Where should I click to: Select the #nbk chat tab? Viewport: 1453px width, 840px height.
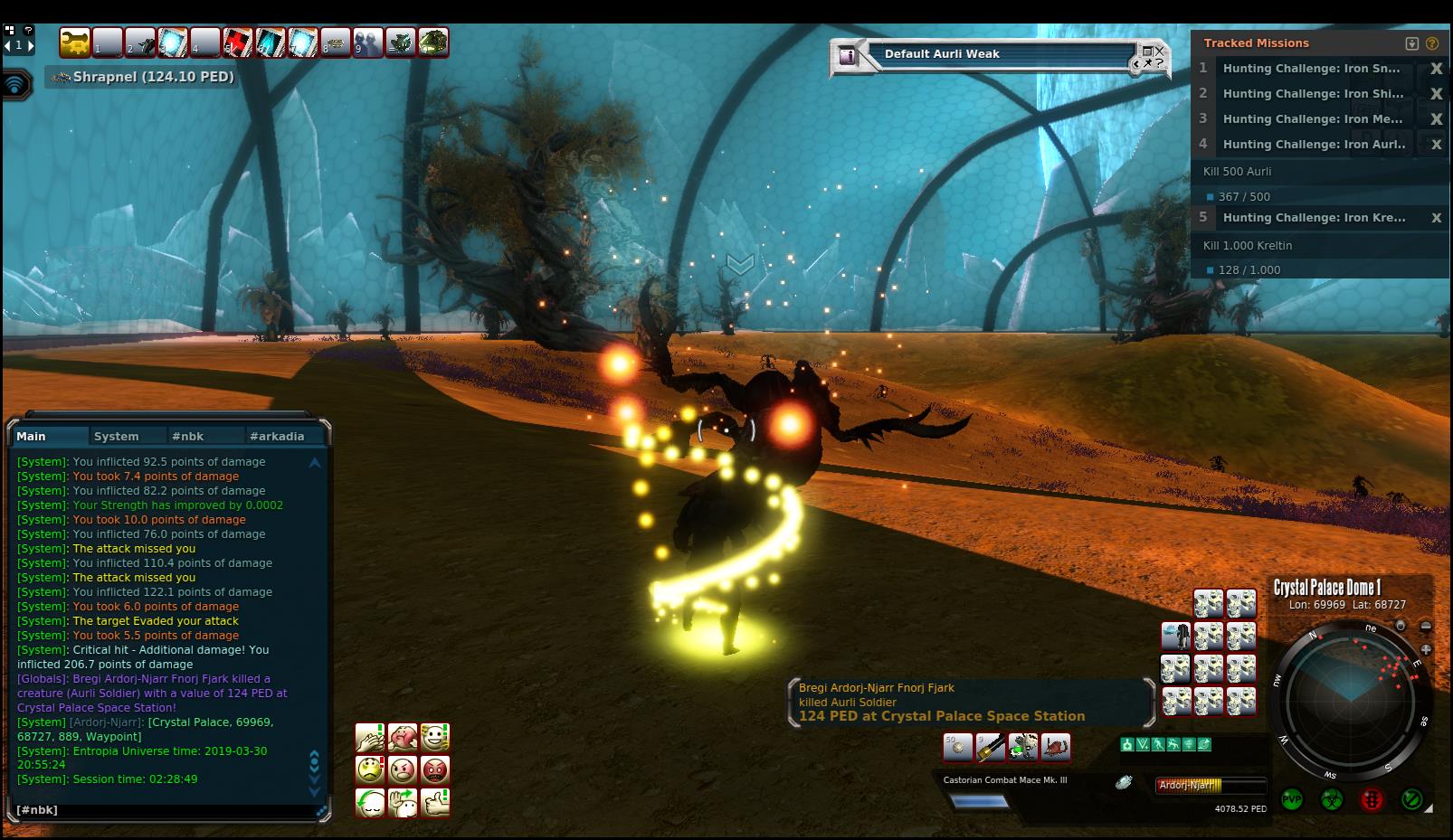click(187, 436)
